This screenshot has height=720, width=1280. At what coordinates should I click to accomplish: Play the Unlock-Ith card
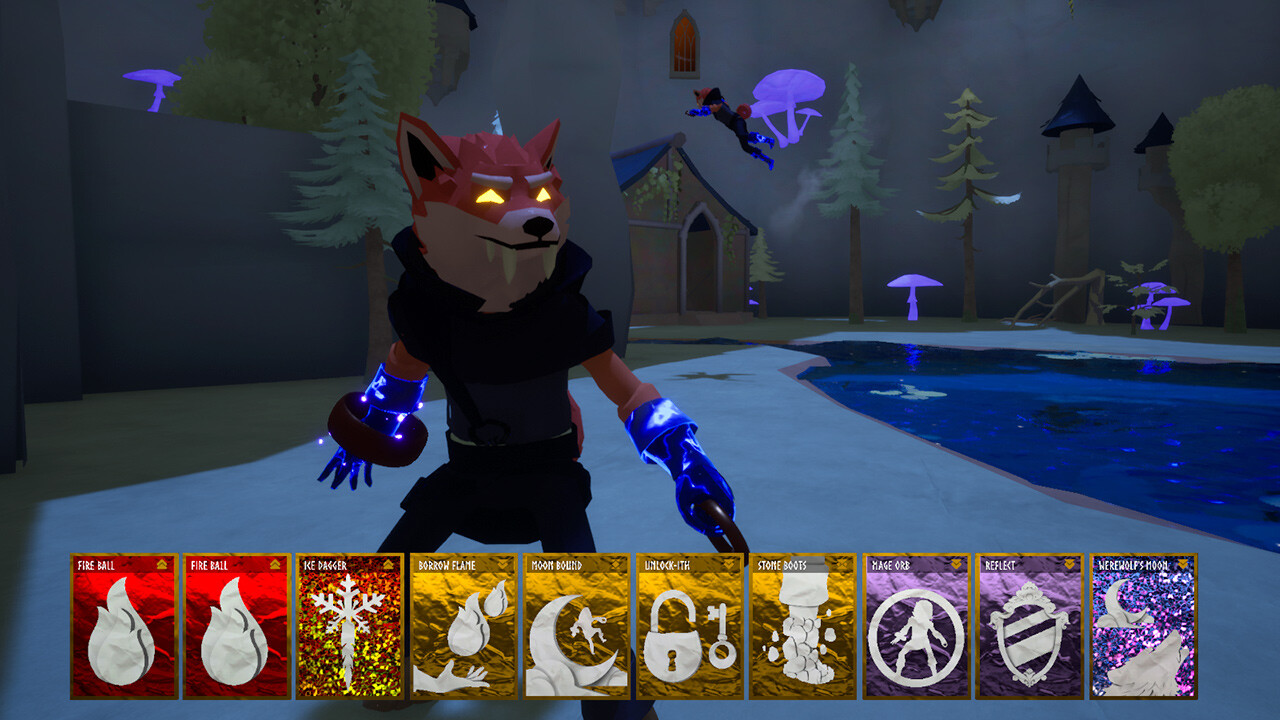click(692, 630)
